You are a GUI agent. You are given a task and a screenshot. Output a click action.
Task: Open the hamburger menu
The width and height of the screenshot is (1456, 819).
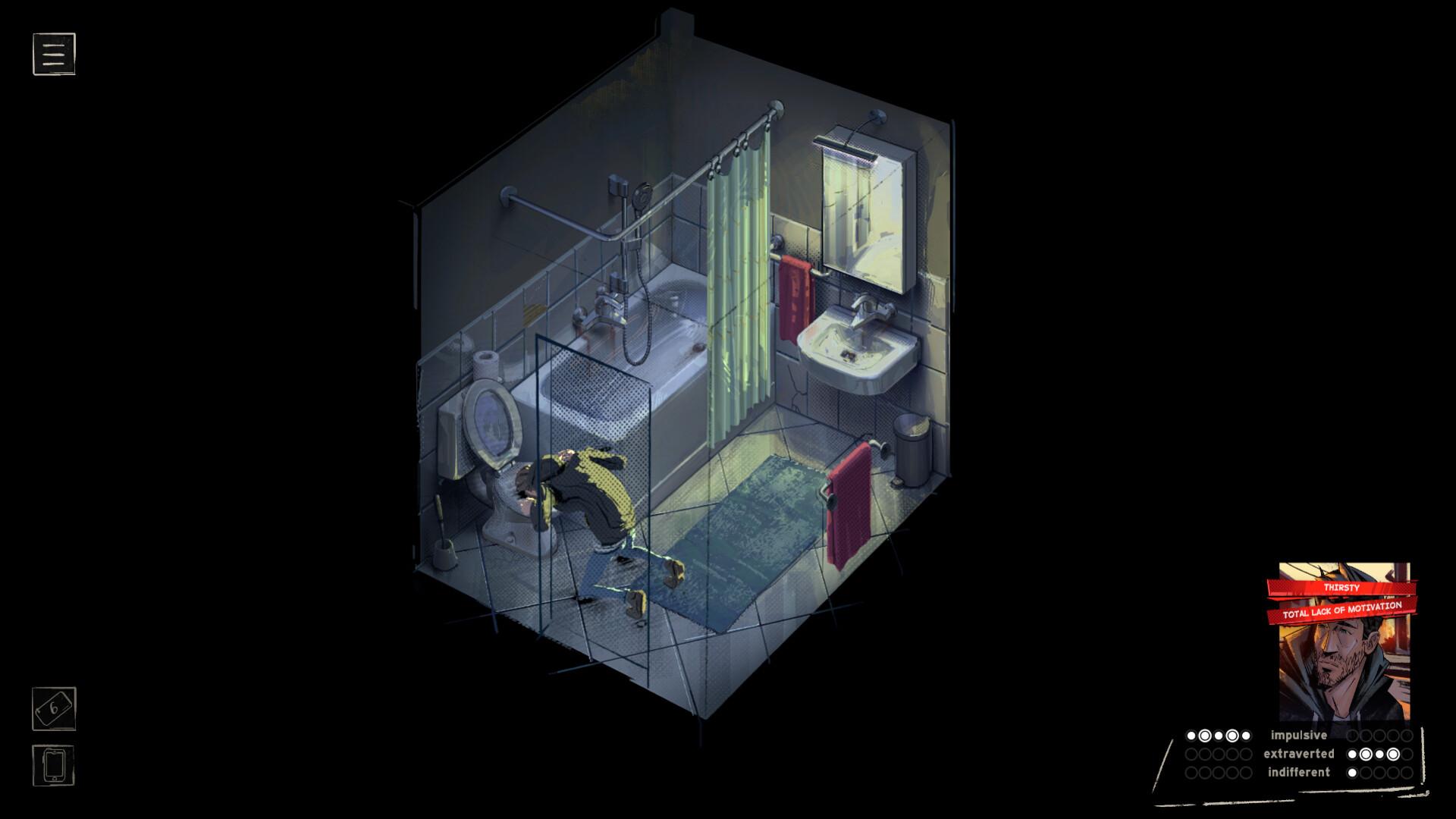click(53, 54)
